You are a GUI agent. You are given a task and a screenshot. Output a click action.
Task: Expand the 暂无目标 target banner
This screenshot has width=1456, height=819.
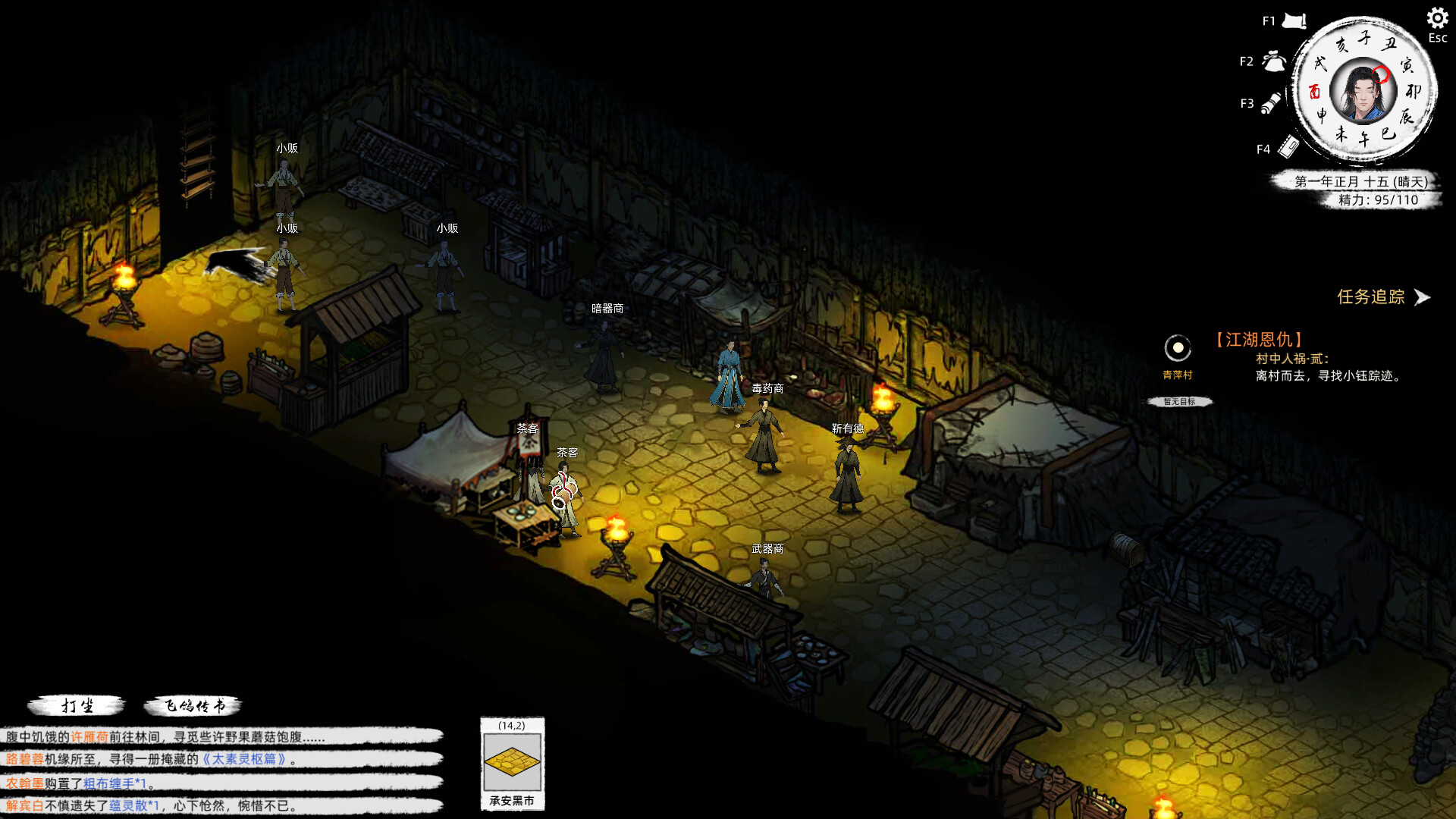[x=1179, y=402]
